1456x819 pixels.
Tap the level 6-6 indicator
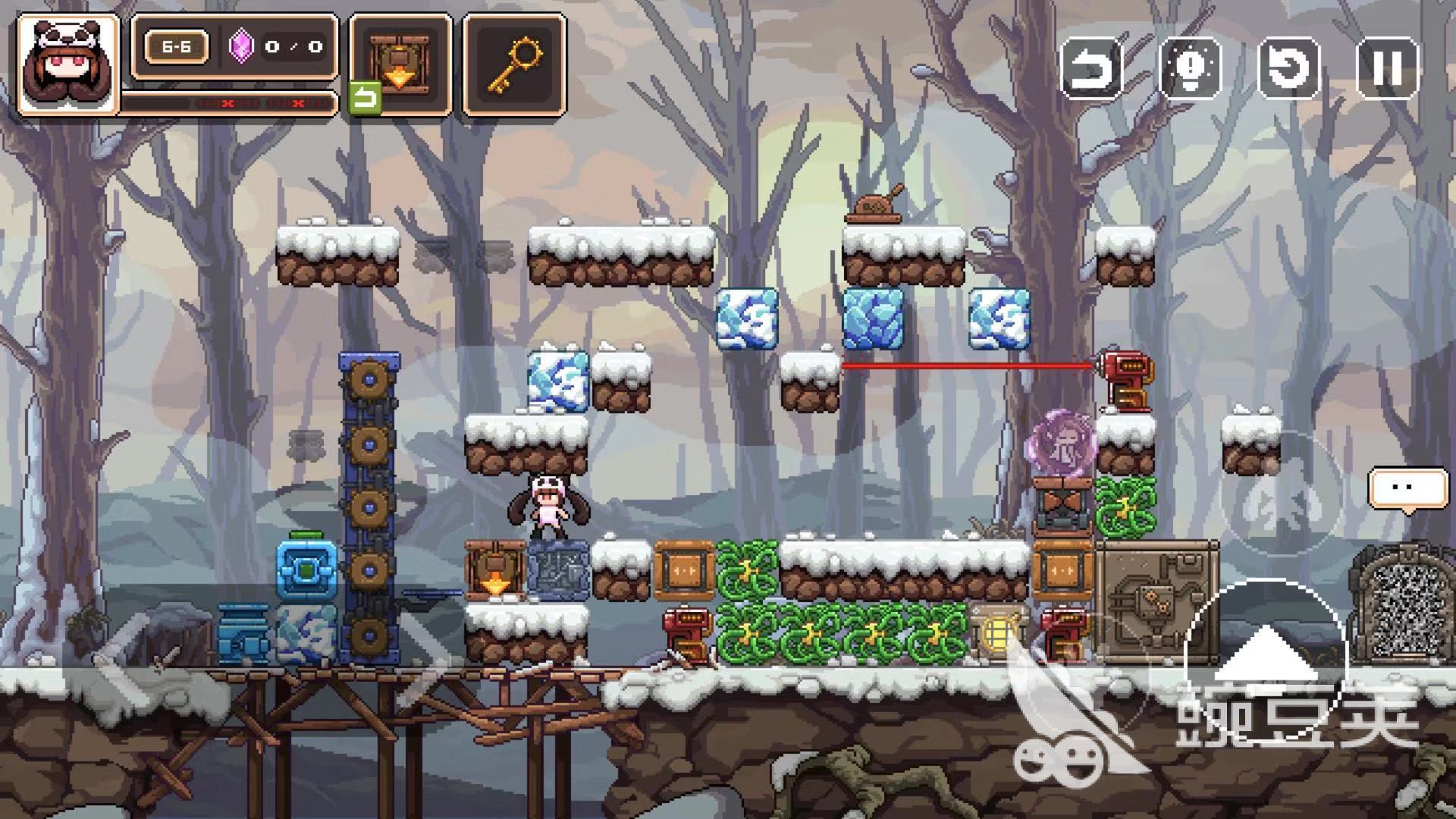[x=176, y=47]
